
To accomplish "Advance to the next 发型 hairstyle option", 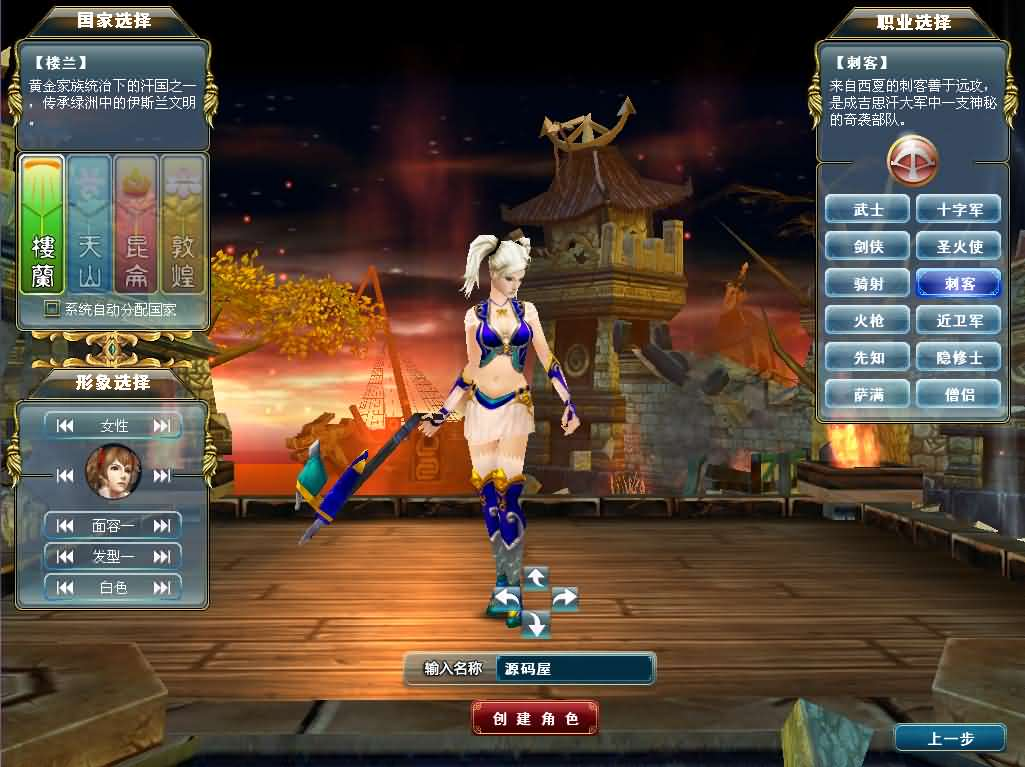I will (162, 557).
